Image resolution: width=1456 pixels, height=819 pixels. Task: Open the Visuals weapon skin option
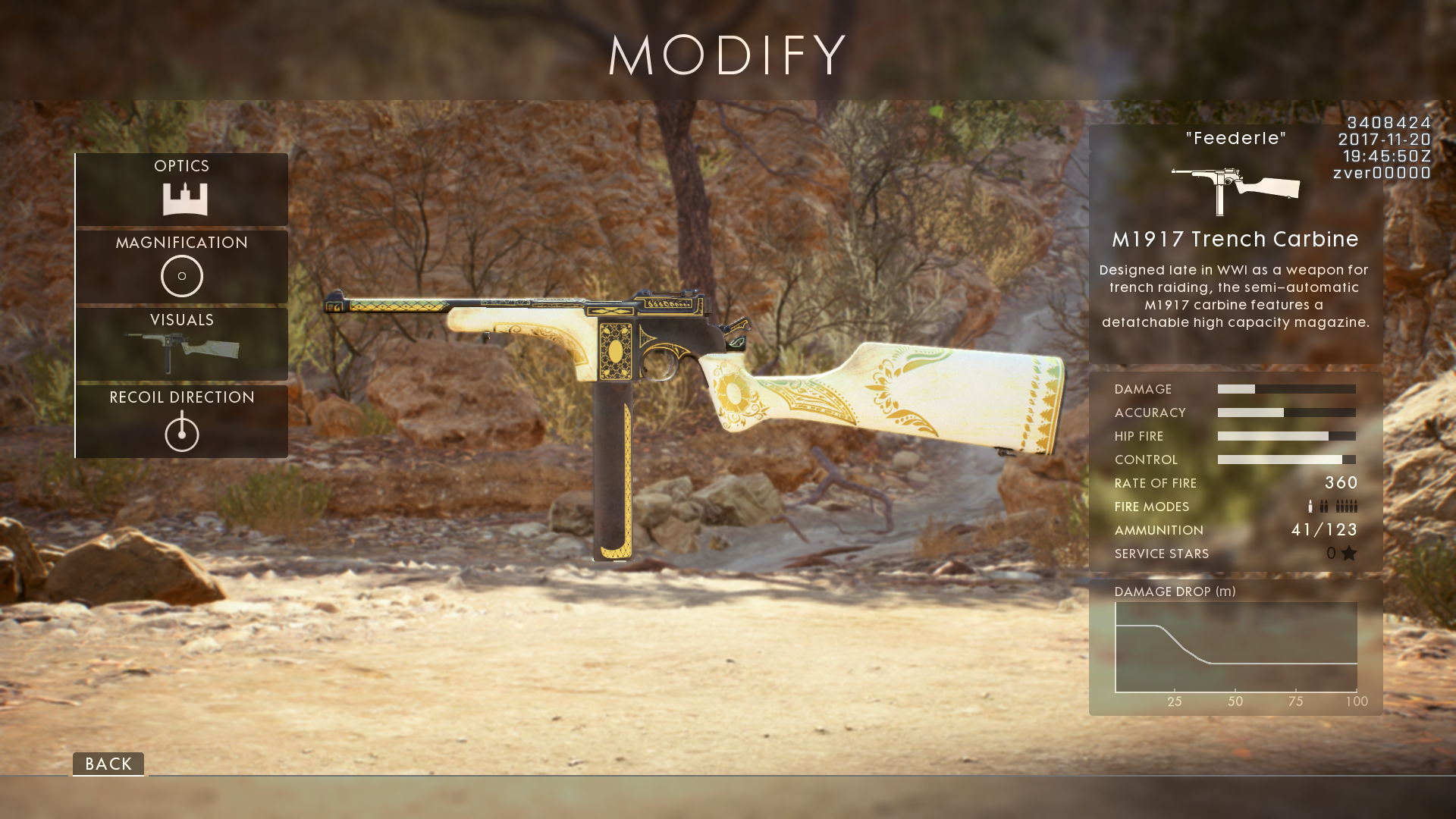coord(182,344)
